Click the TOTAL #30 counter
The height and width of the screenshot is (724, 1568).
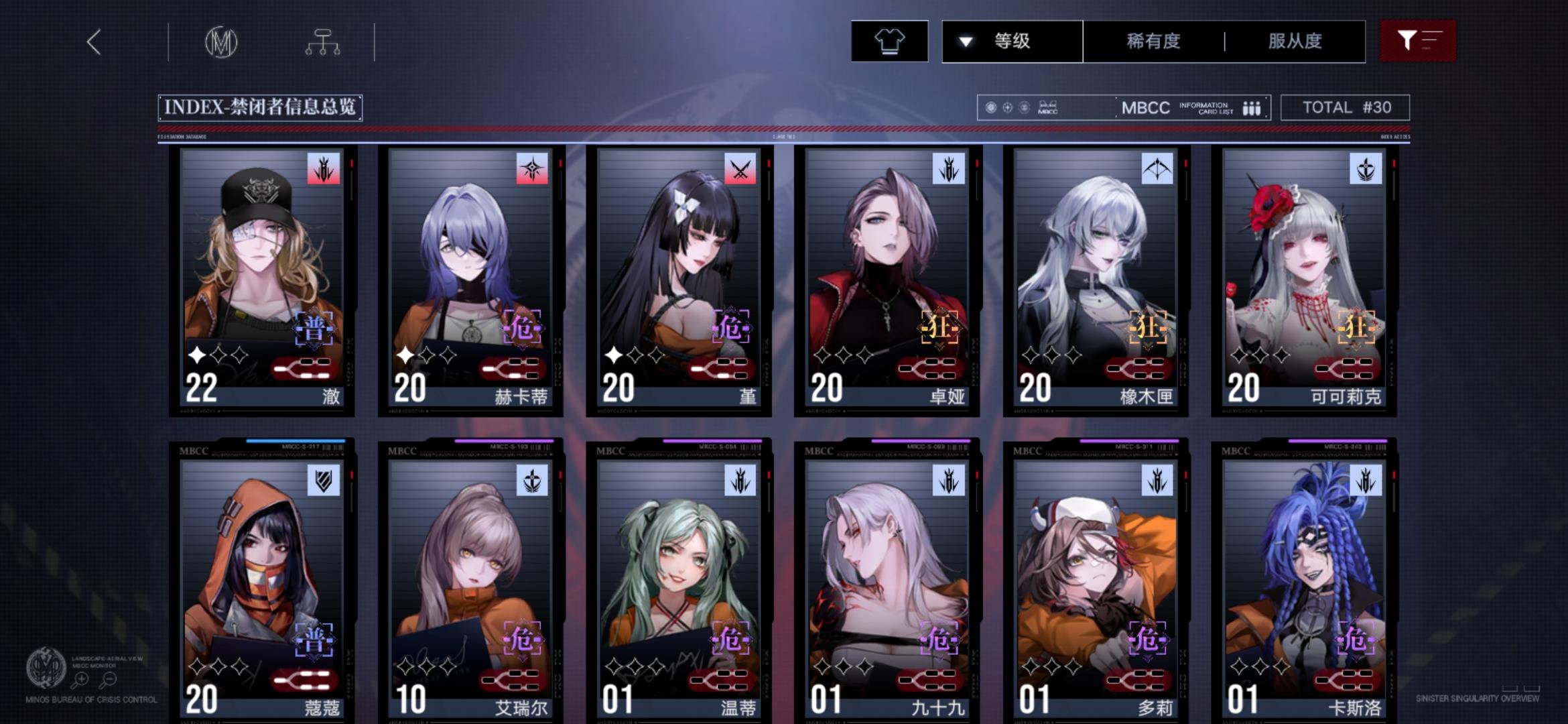[x=1345, y=107]
